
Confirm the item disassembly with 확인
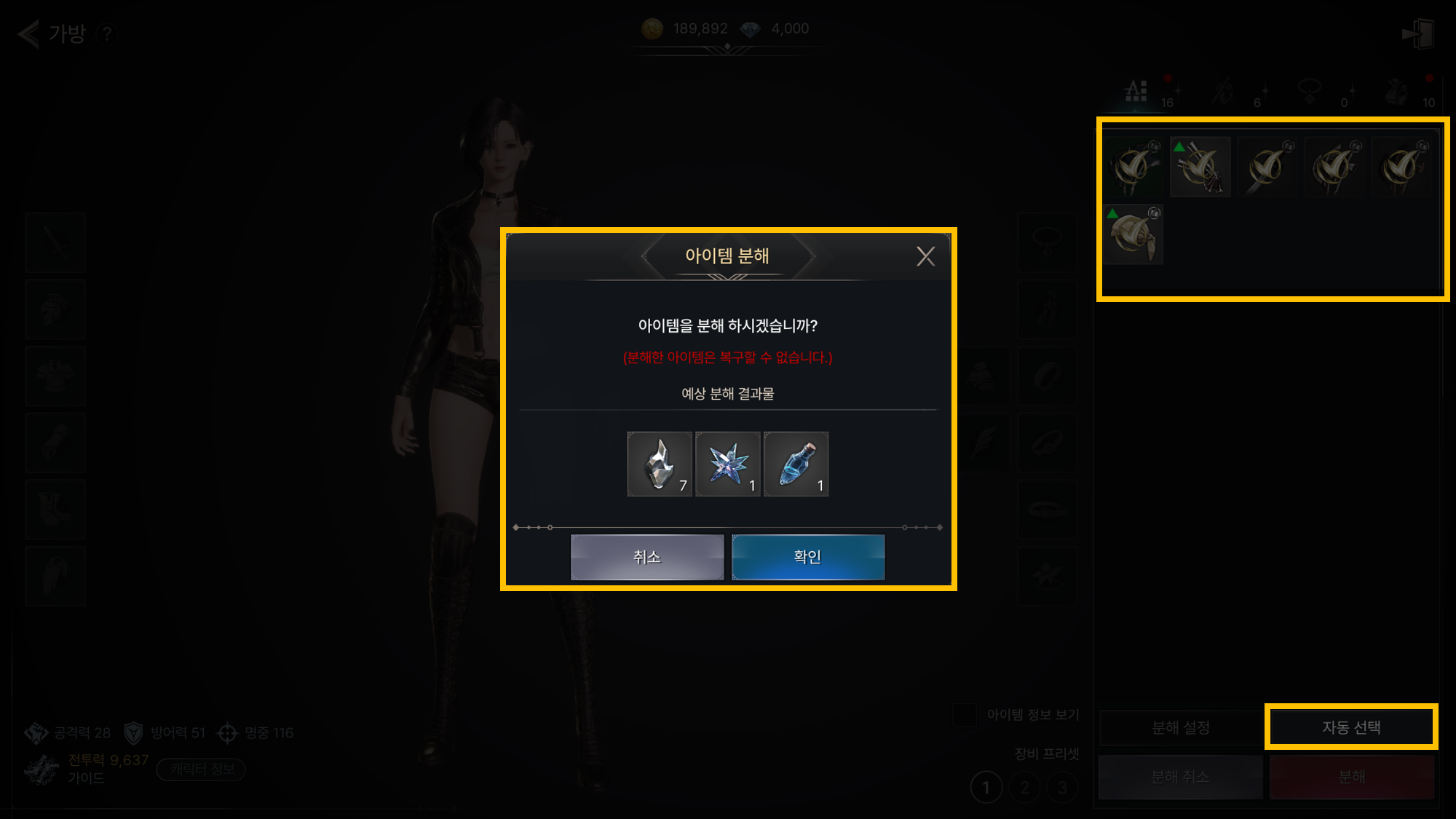click(808, 557)
